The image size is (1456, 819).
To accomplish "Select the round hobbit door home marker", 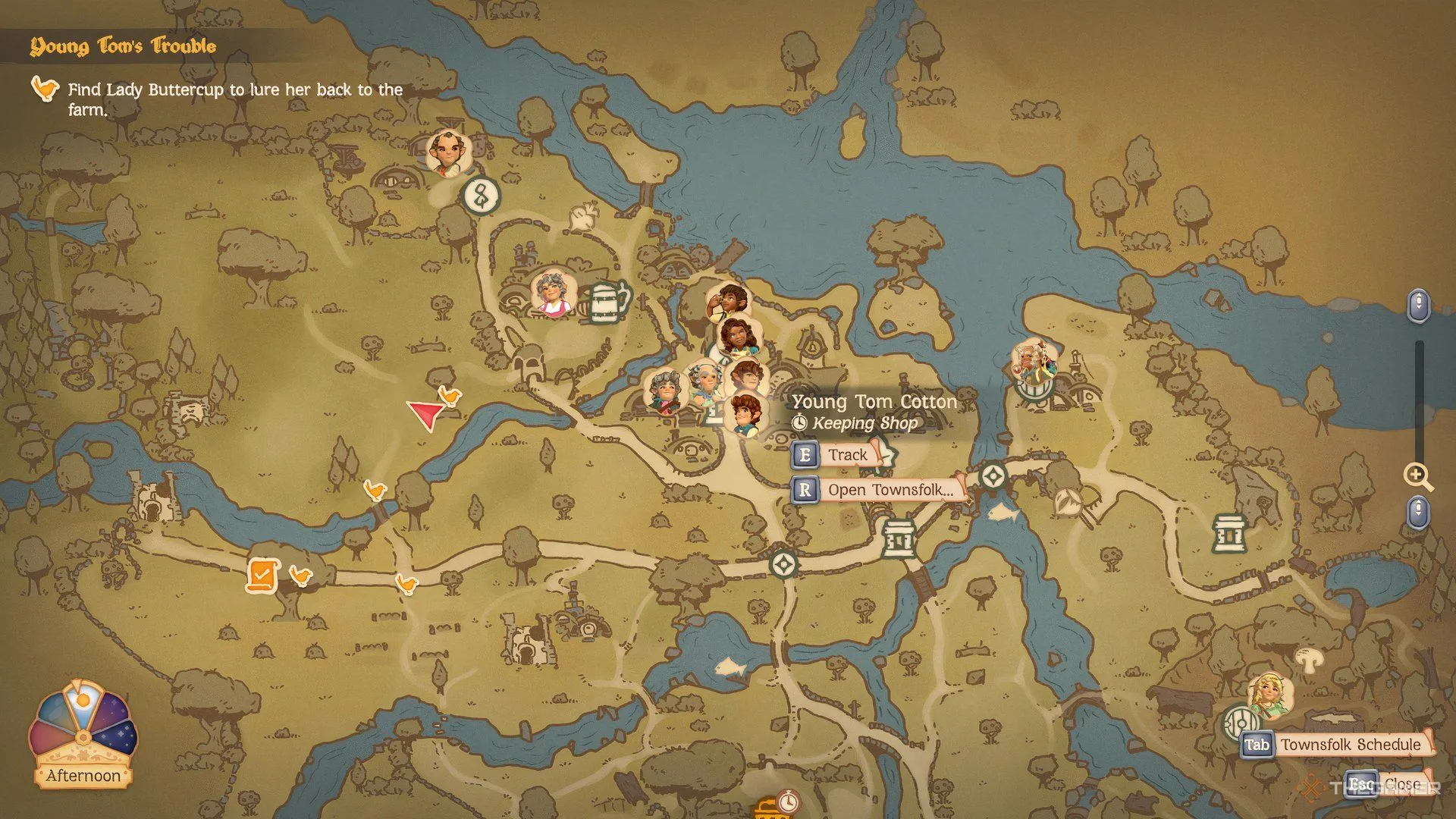I will [x=1241, y=724].
